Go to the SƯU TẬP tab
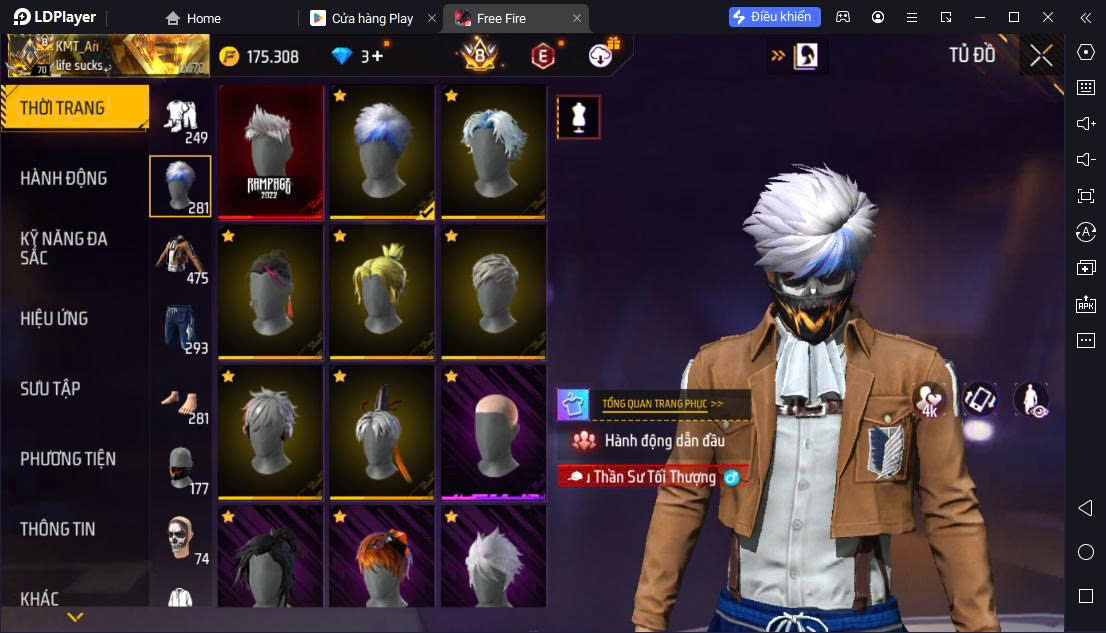This screenshot has width=1106, height=633. coord(50,388)
